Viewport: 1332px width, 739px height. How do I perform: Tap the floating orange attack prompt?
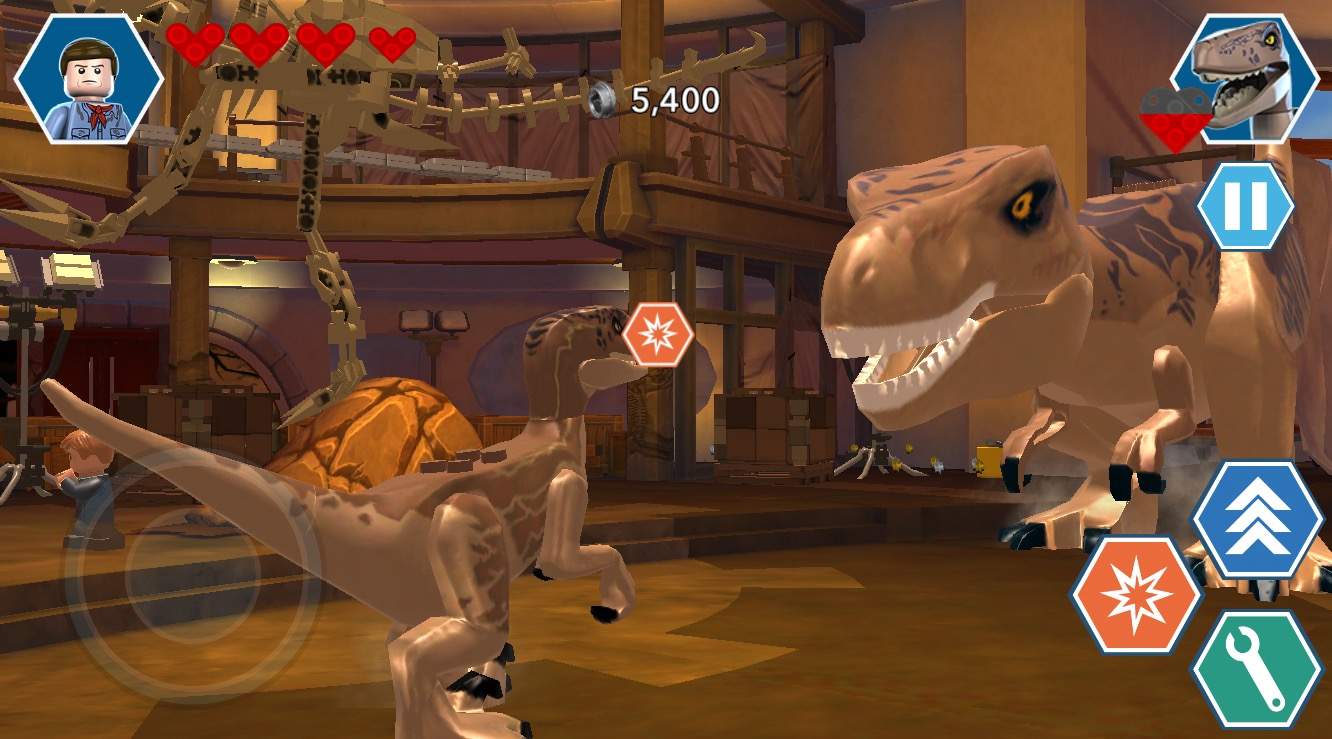click(x=657, y=335)
